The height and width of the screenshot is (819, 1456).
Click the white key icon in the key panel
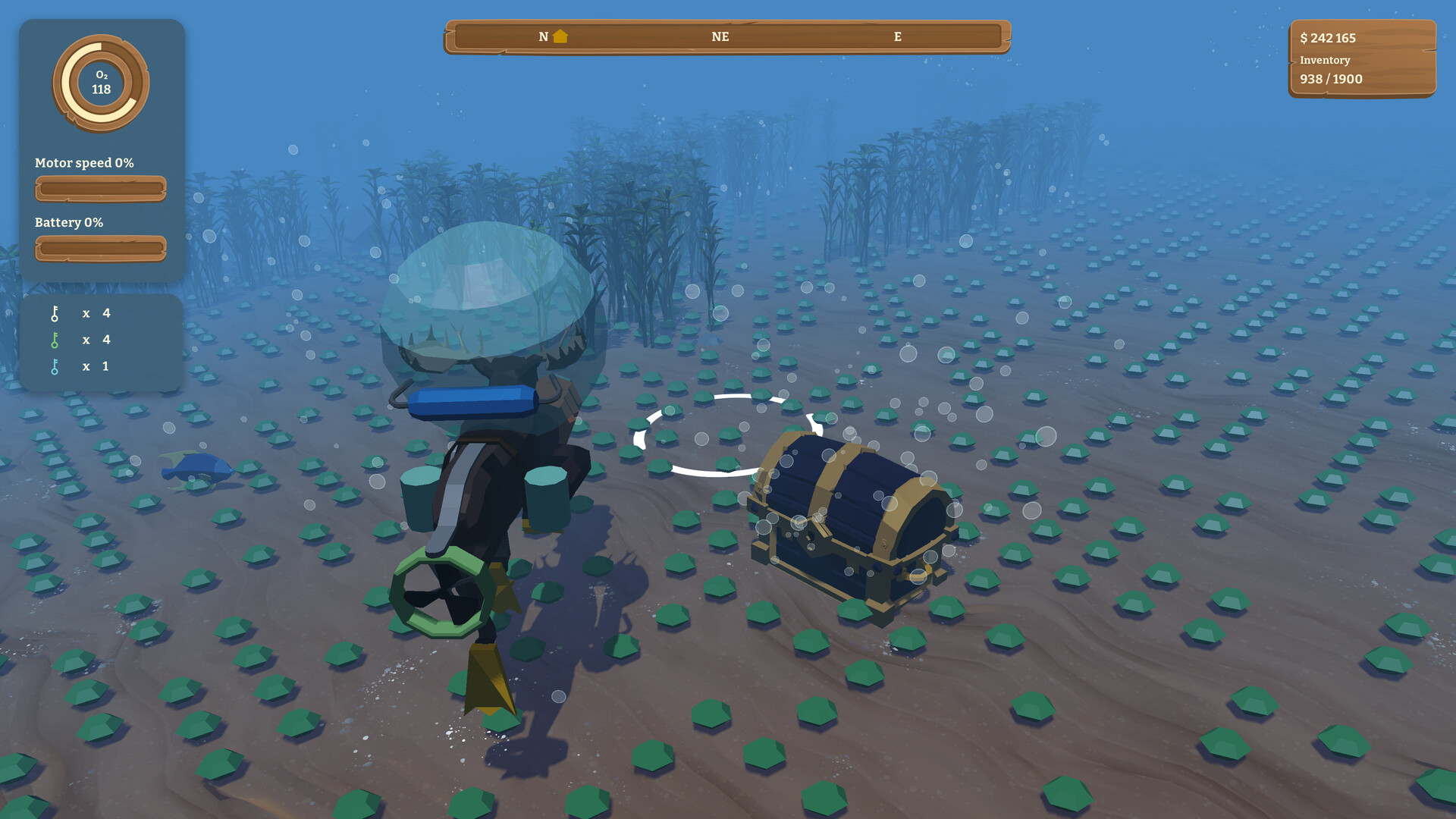tap(55, 312)
